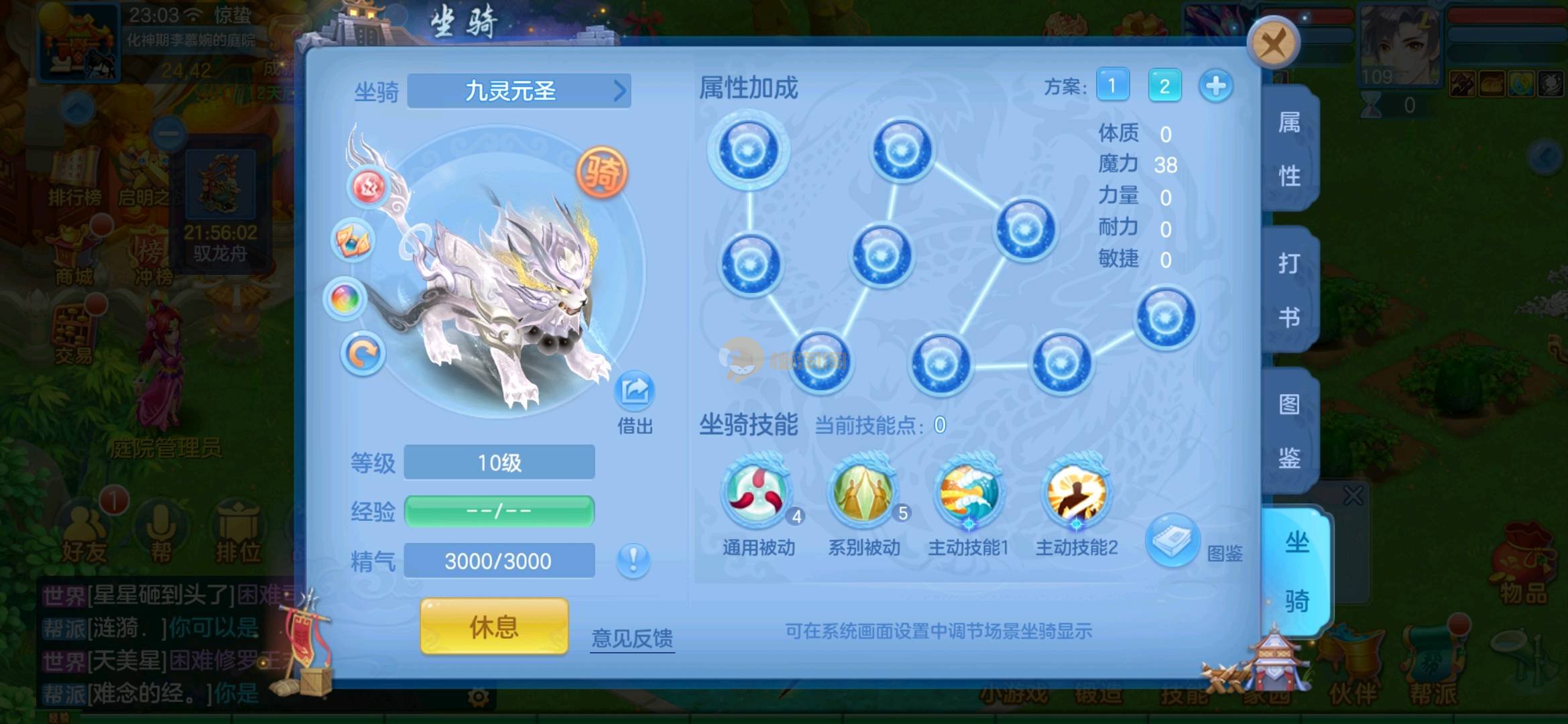Tap the orange 骑 ride button
Viewport: 1568px width, 724px height.
click(602, 172)
